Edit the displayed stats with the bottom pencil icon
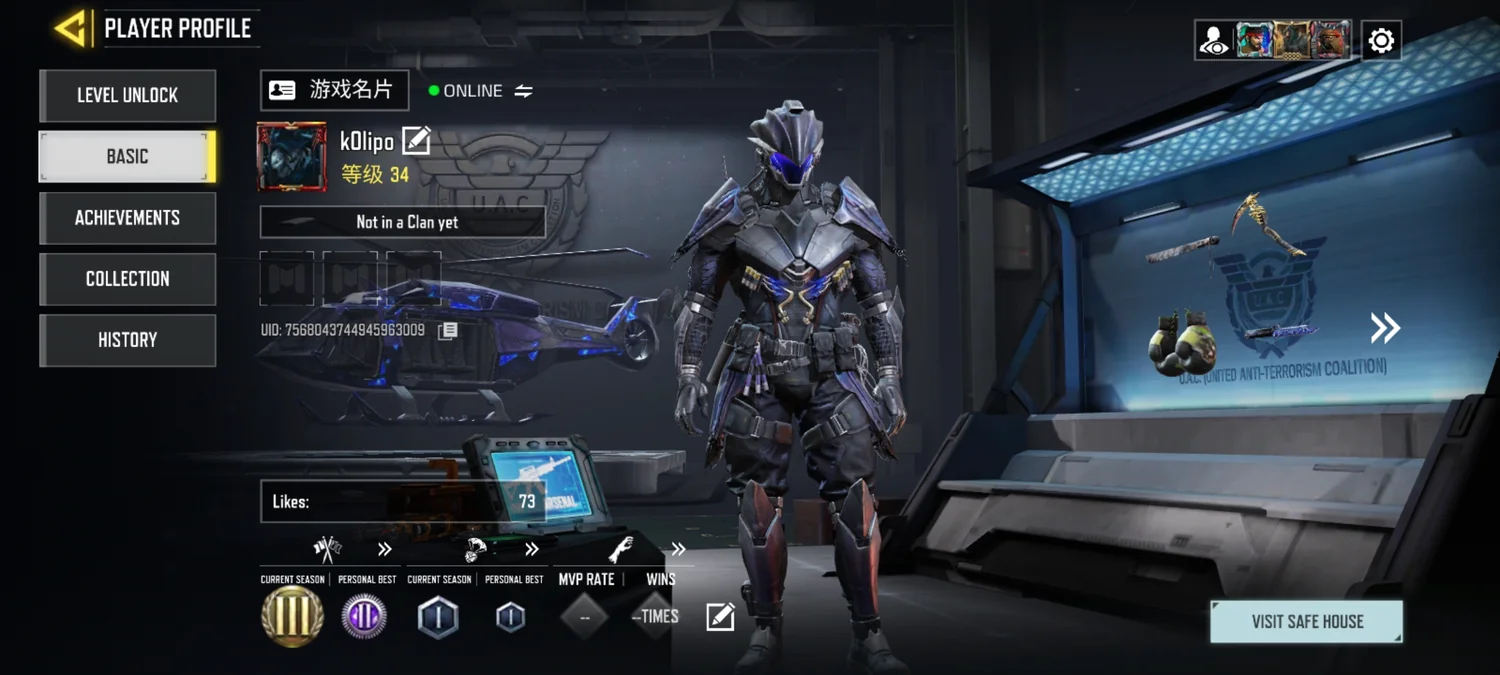Screen dimensions: 1500x675 720,617
